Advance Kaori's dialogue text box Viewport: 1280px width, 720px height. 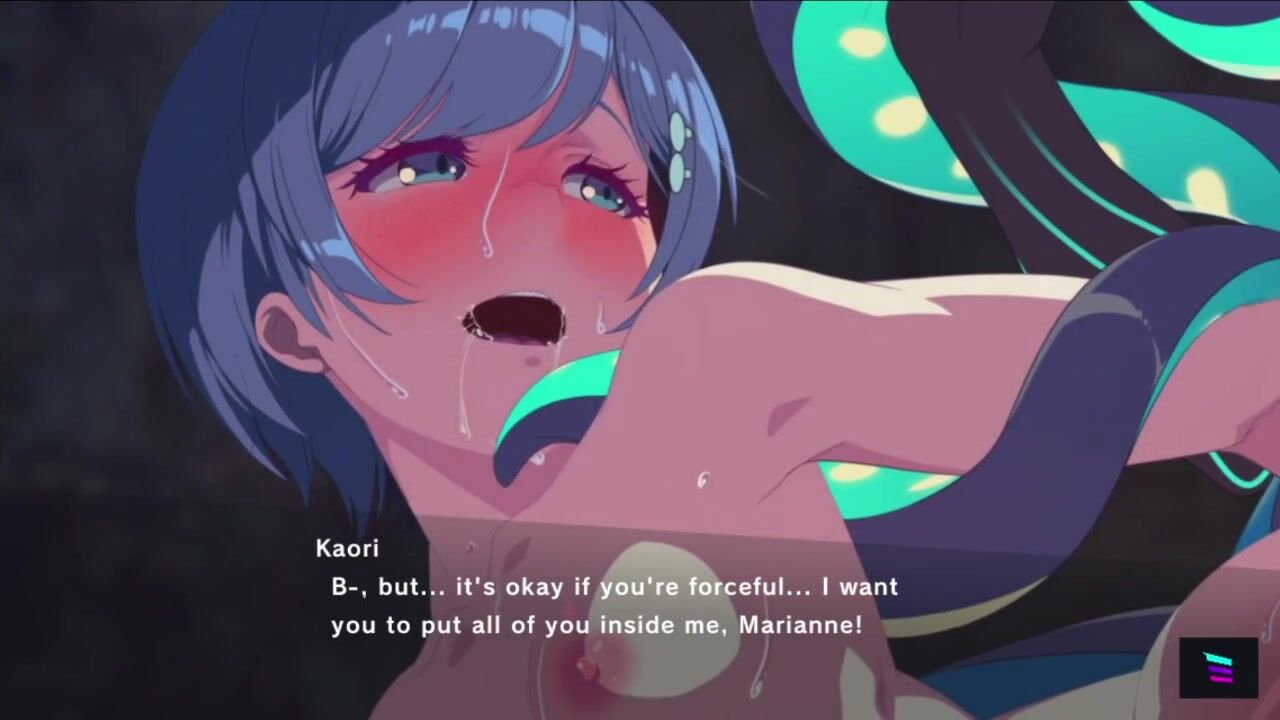[614, 605]
